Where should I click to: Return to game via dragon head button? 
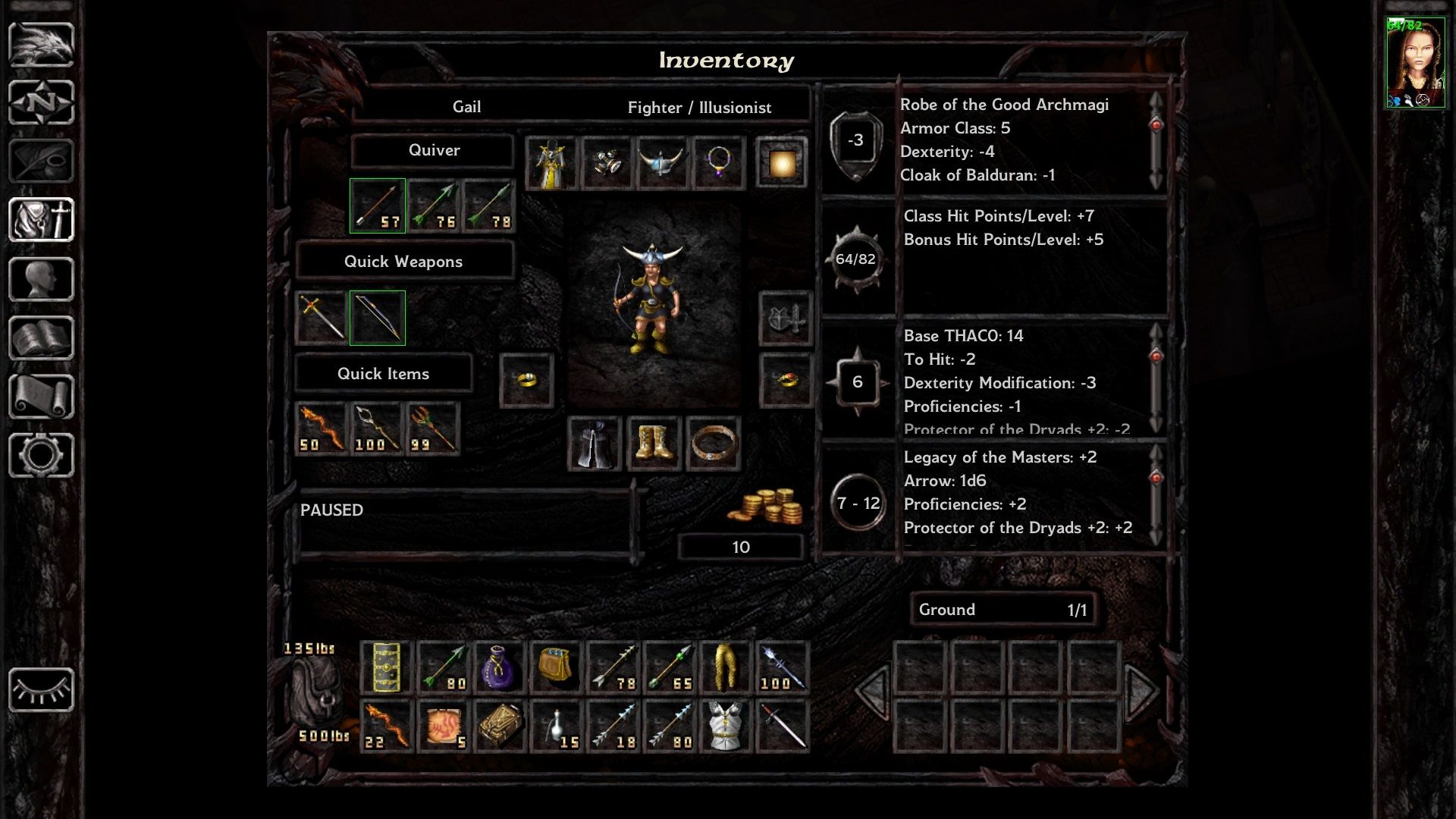coord(41,45)
